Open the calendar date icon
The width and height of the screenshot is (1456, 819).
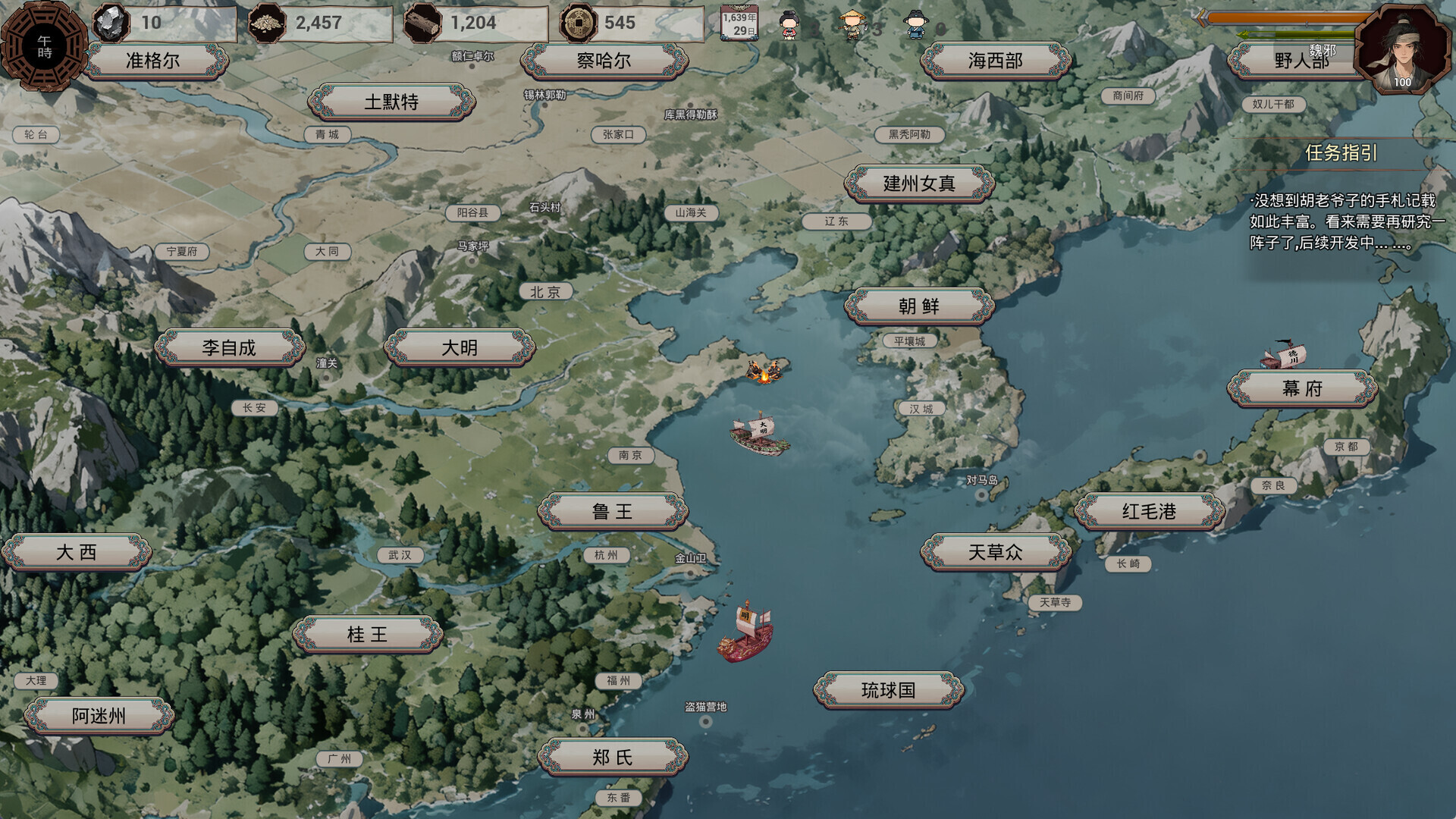[739, 24]
